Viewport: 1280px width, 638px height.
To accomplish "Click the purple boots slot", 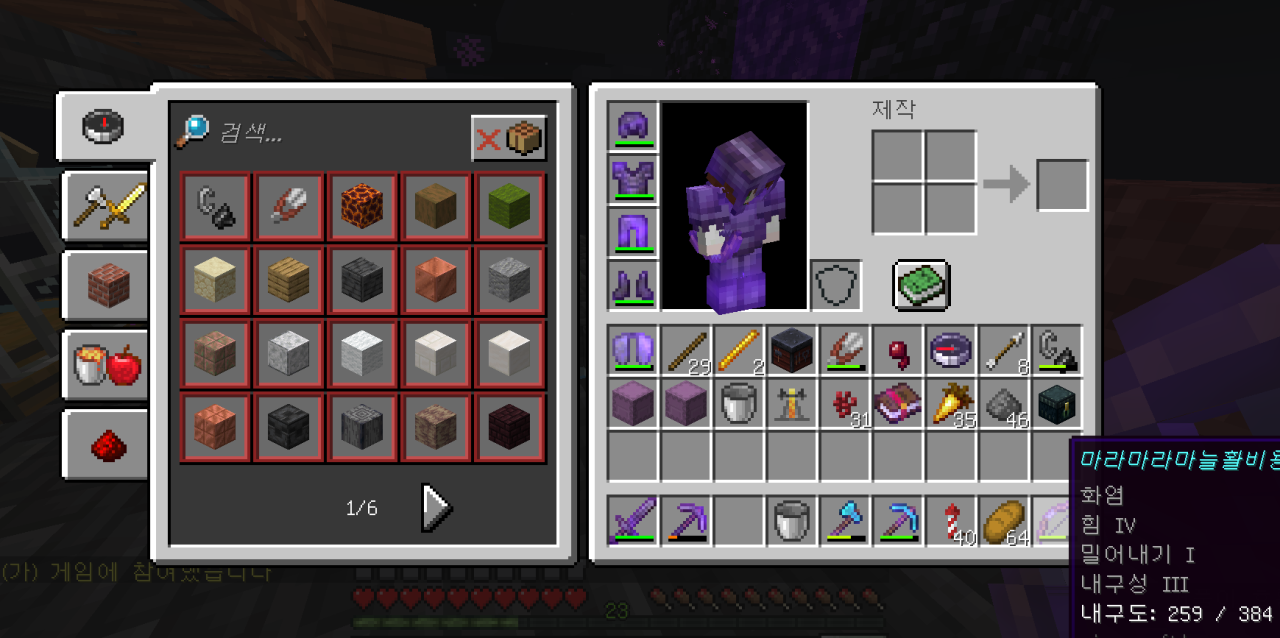I will tap(633, 286).
